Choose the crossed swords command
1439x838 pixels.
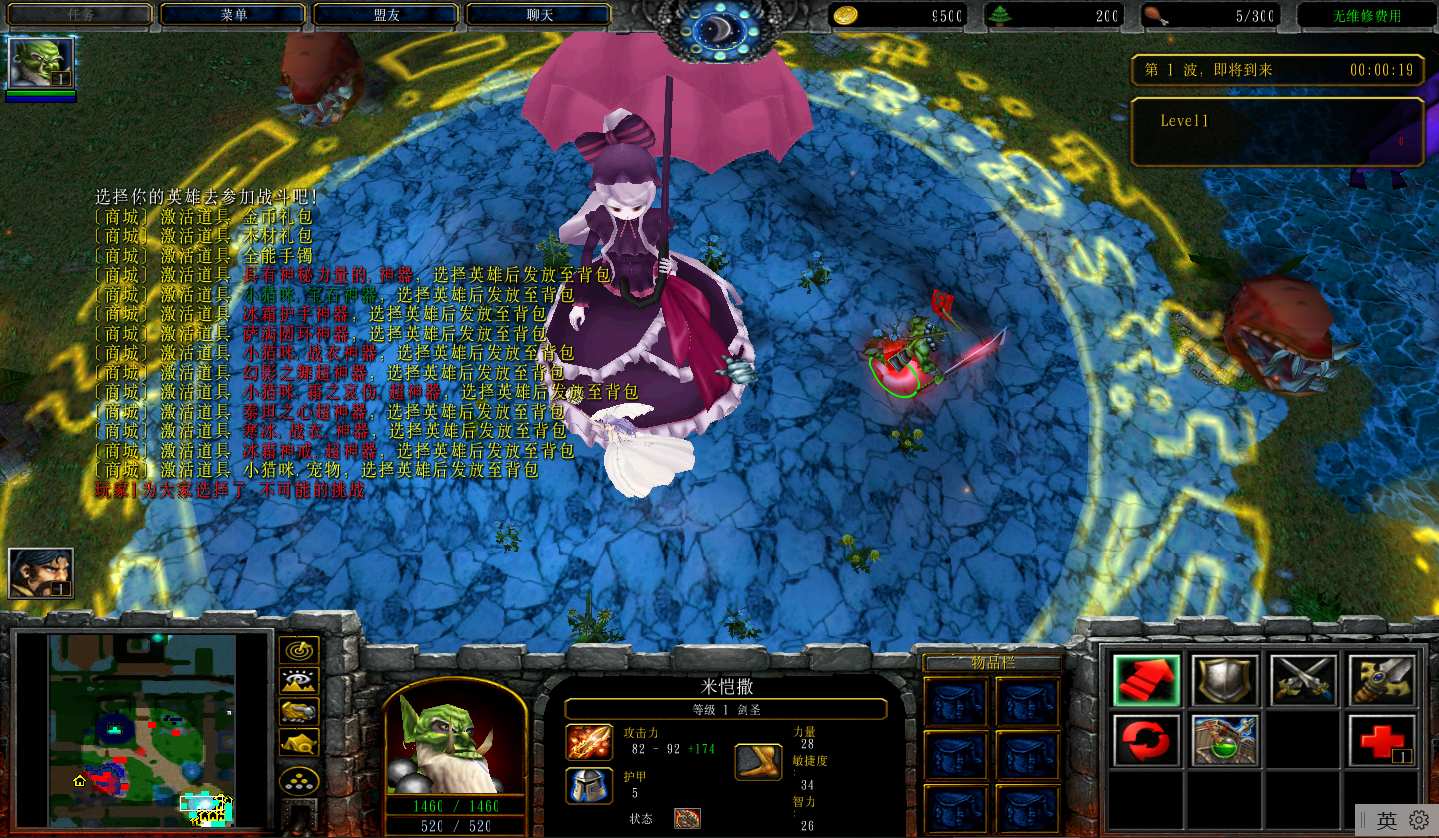(1303, 681)
